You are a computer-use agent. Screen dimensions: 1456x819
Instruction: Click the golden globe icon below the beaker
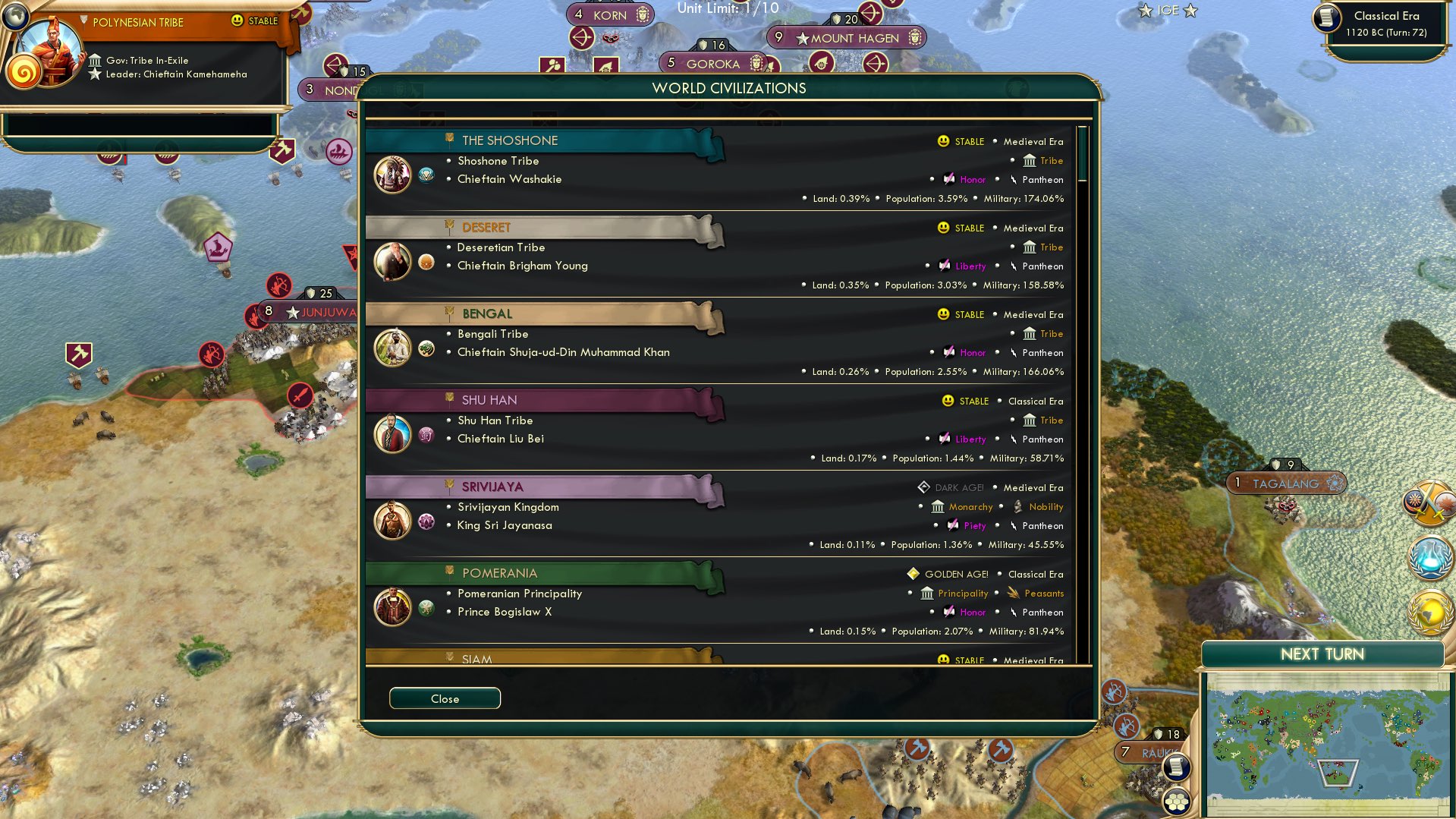click(x=1429, y=611)
